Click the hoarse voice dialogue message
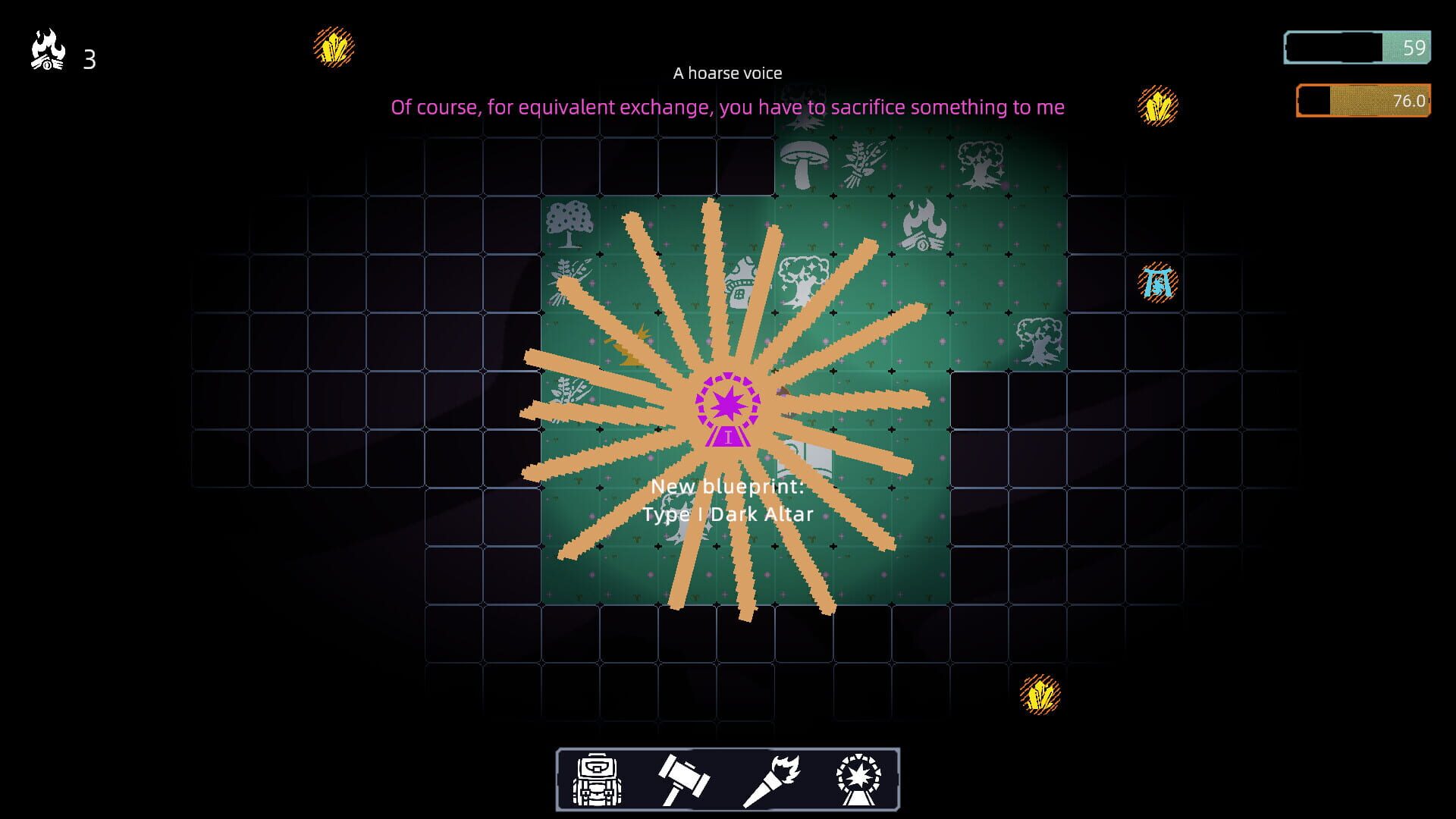The height and width of the screenshot is (819, 1456). coord(726,107)
